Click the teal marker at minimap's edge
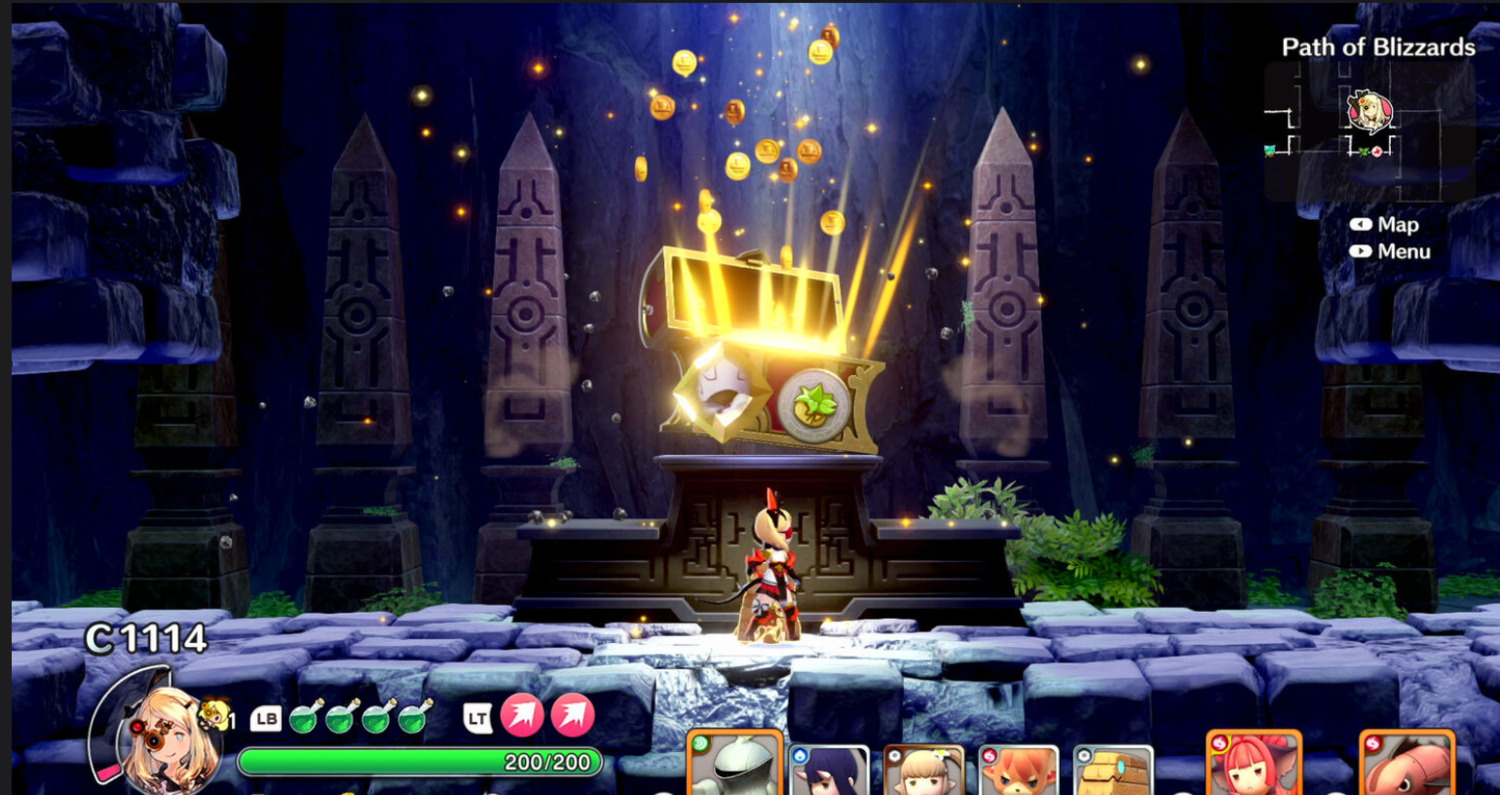Viewport: 1500px width, 795px height. [1271, 150]
